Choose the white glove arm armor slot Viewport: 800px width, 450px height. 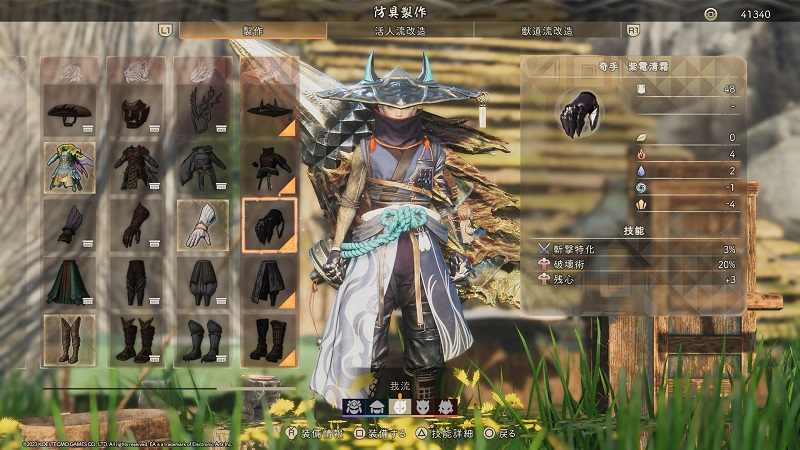coord(202,224)
